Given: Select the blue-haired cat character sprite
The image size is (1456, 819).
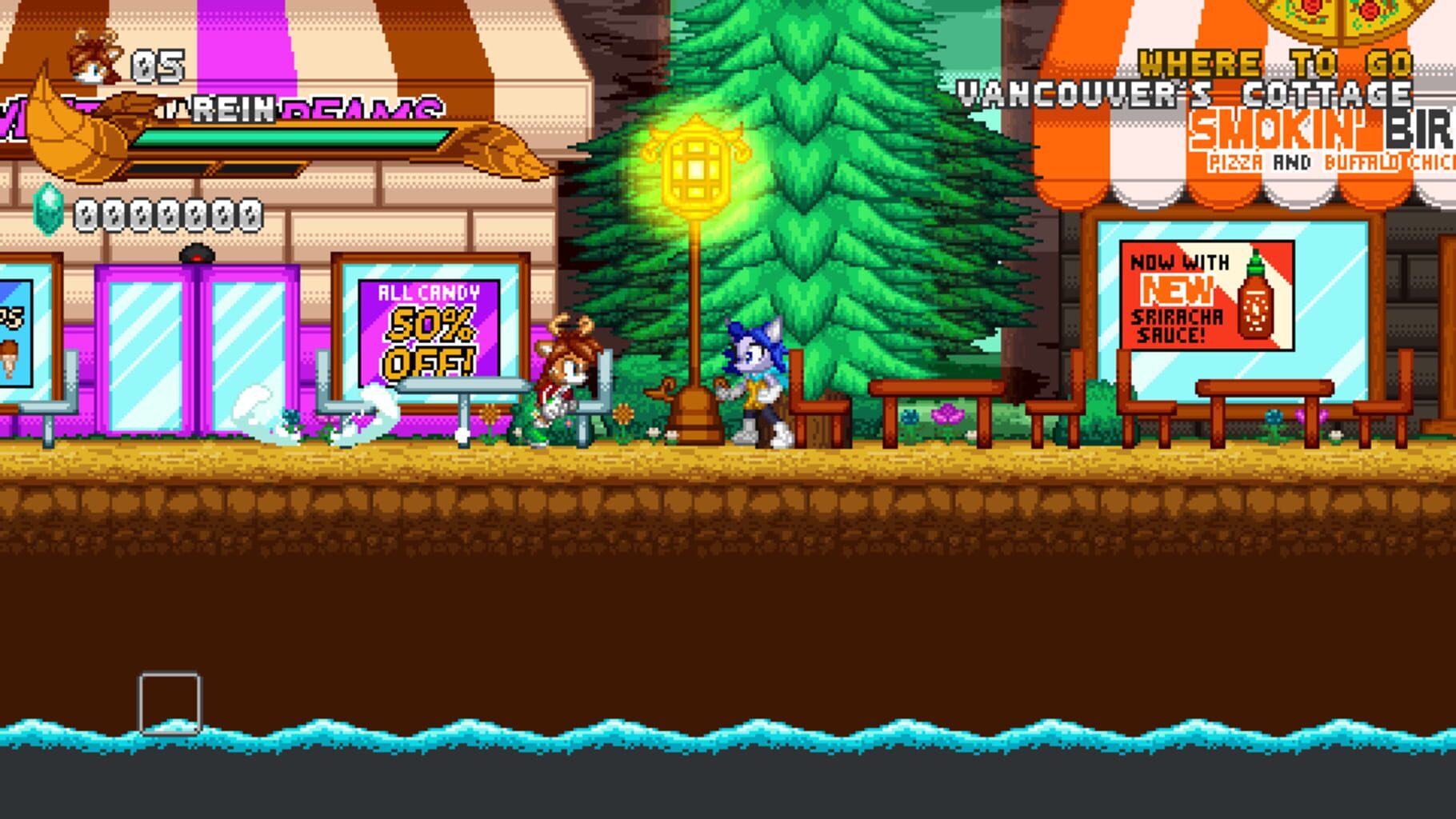Looking at the screenshot, I should tap(756, 384).
